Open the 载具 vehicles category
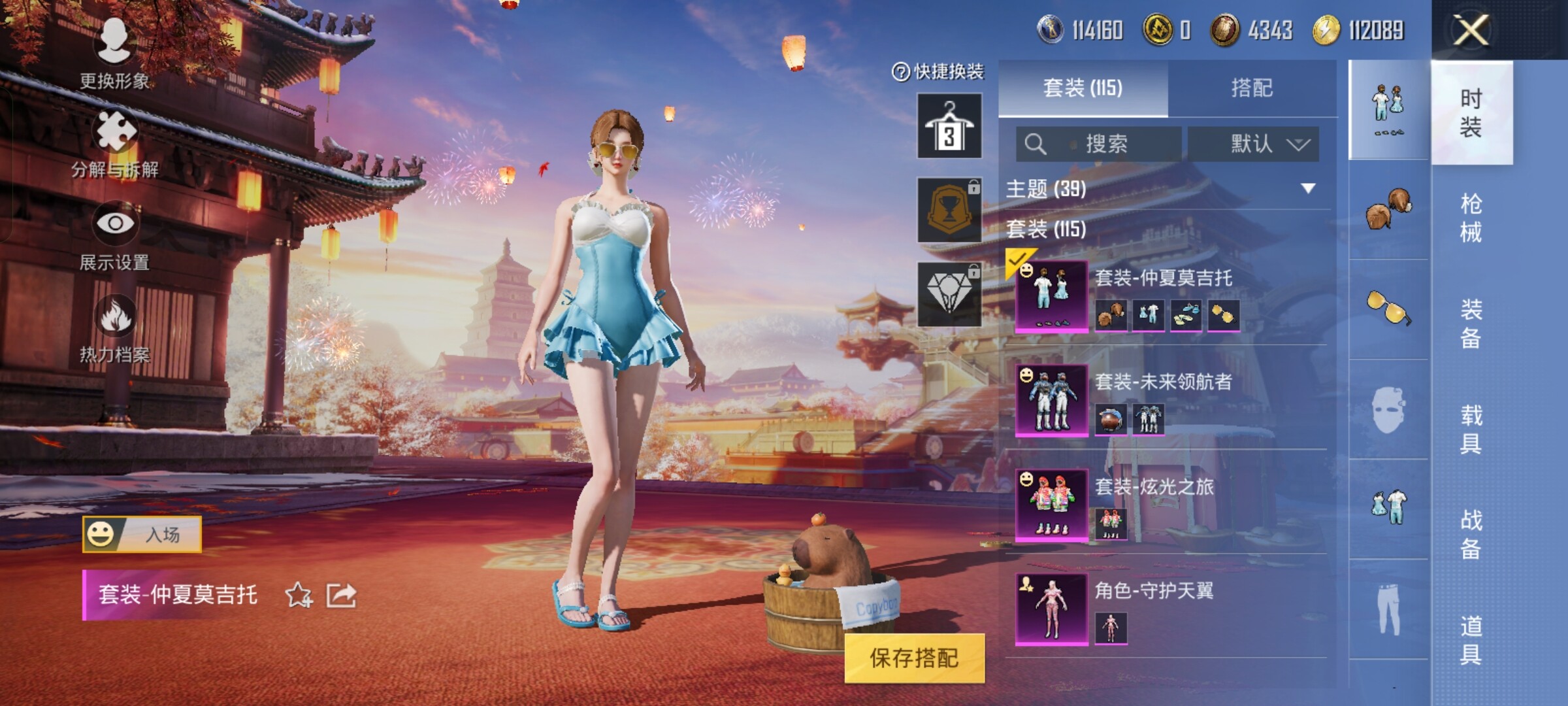This screenshot has height=706, width=1568. tap(1471, 429)
